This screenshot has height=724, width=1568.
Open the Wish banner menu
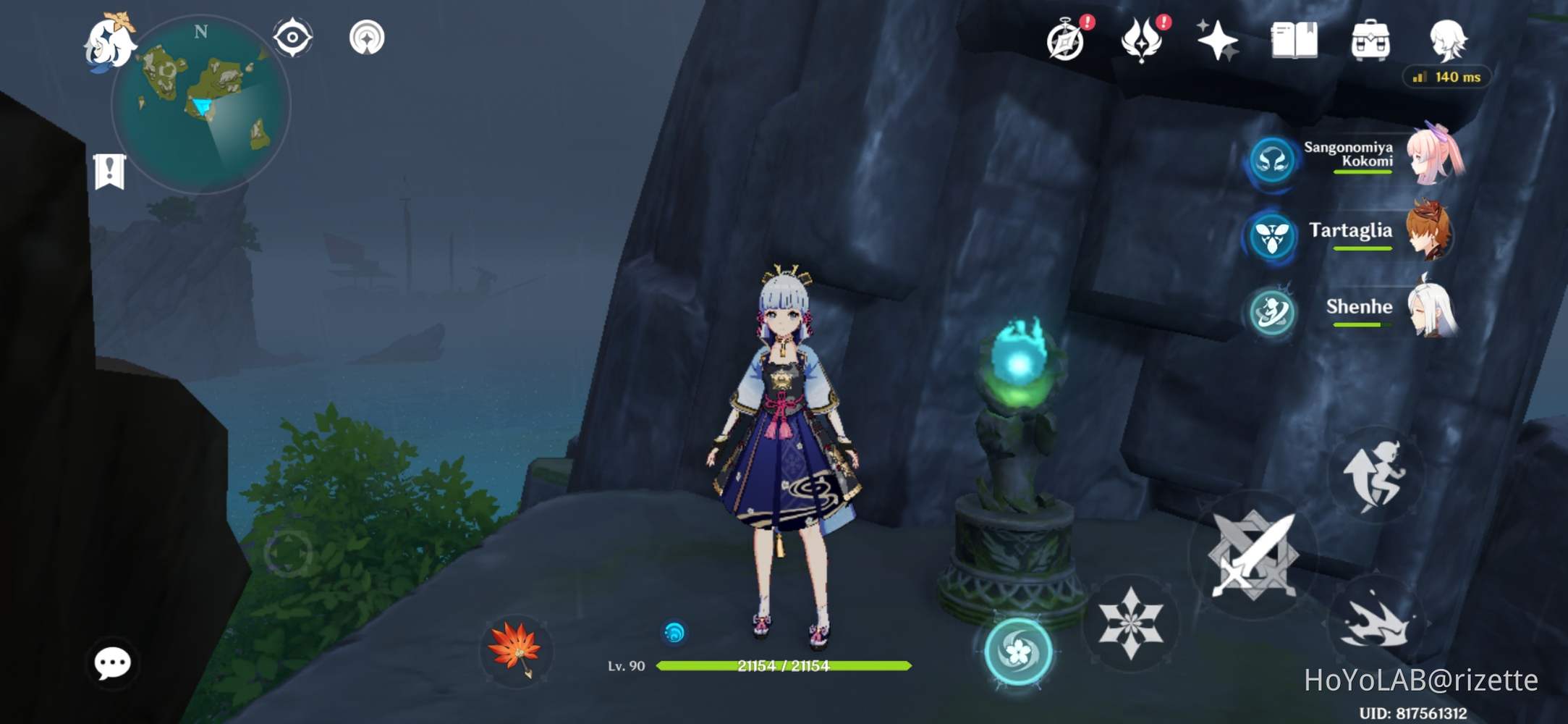point(1143,40)
